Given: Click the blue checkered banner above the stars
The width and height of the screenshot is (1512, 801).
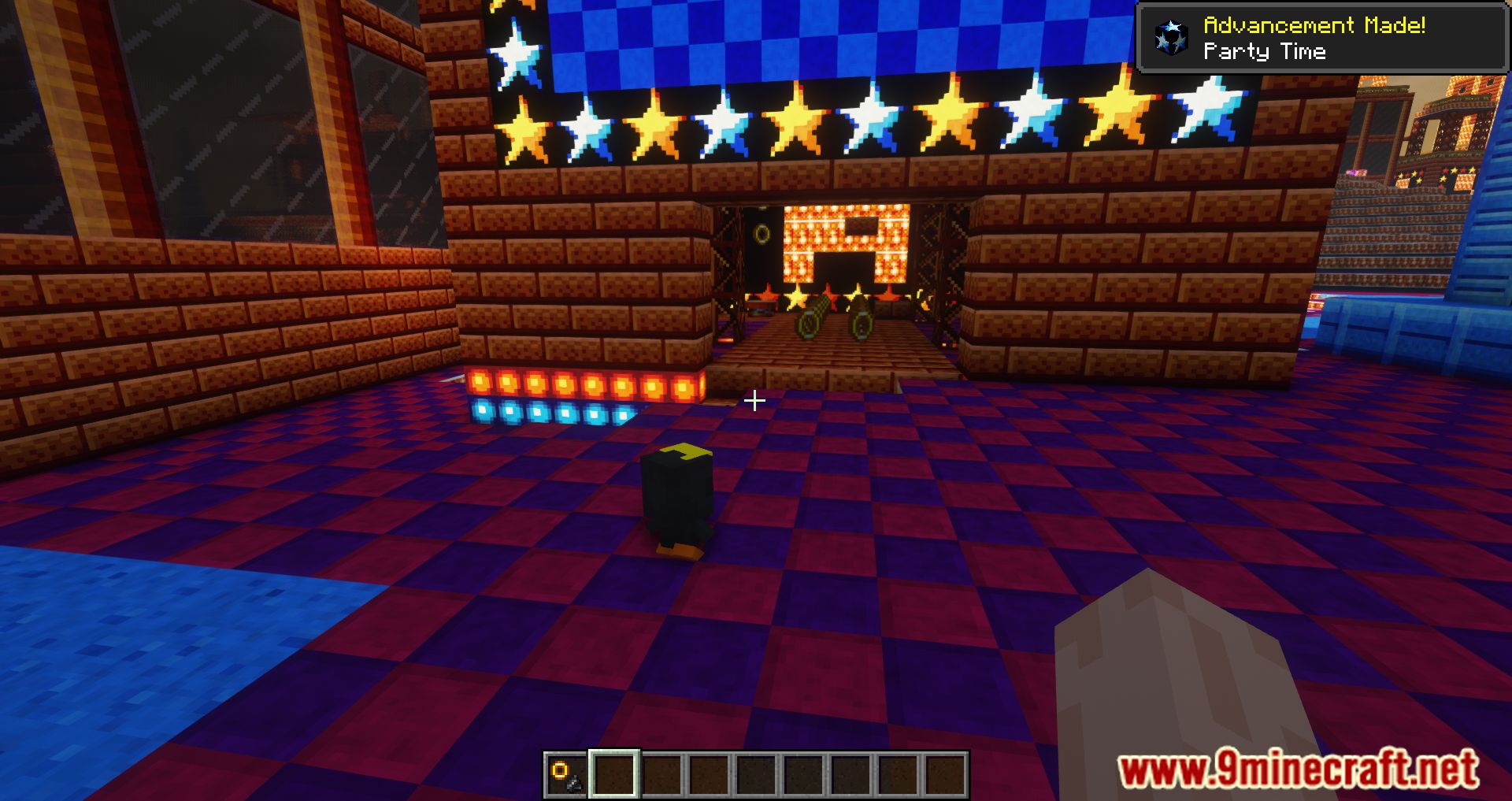Looking at the screenshot, I should coord(827,35).
